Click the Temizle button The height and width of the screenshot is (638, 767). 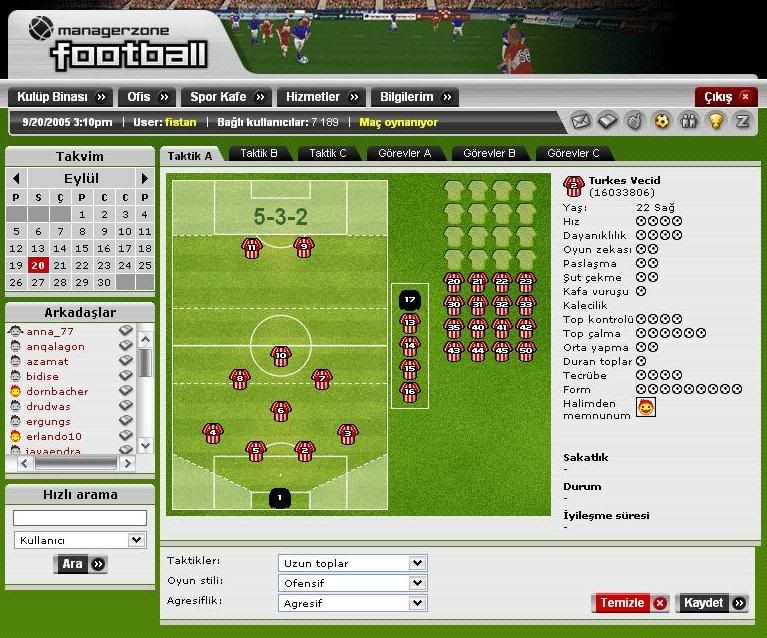tap(630, 603)
